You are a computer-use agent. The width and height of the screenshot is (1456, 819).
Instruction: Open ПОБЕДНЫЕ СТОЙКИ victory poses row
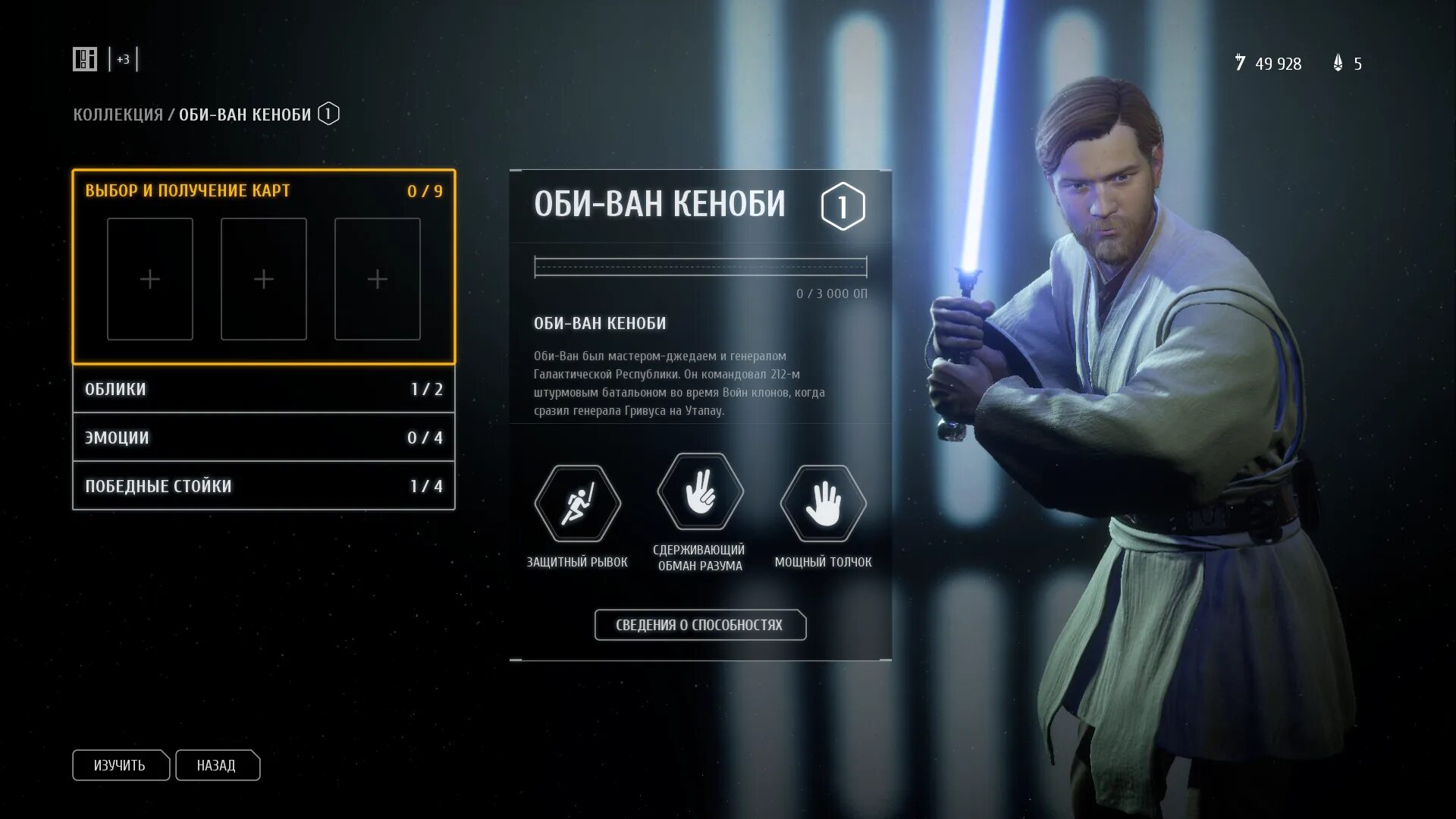point(263,486)
